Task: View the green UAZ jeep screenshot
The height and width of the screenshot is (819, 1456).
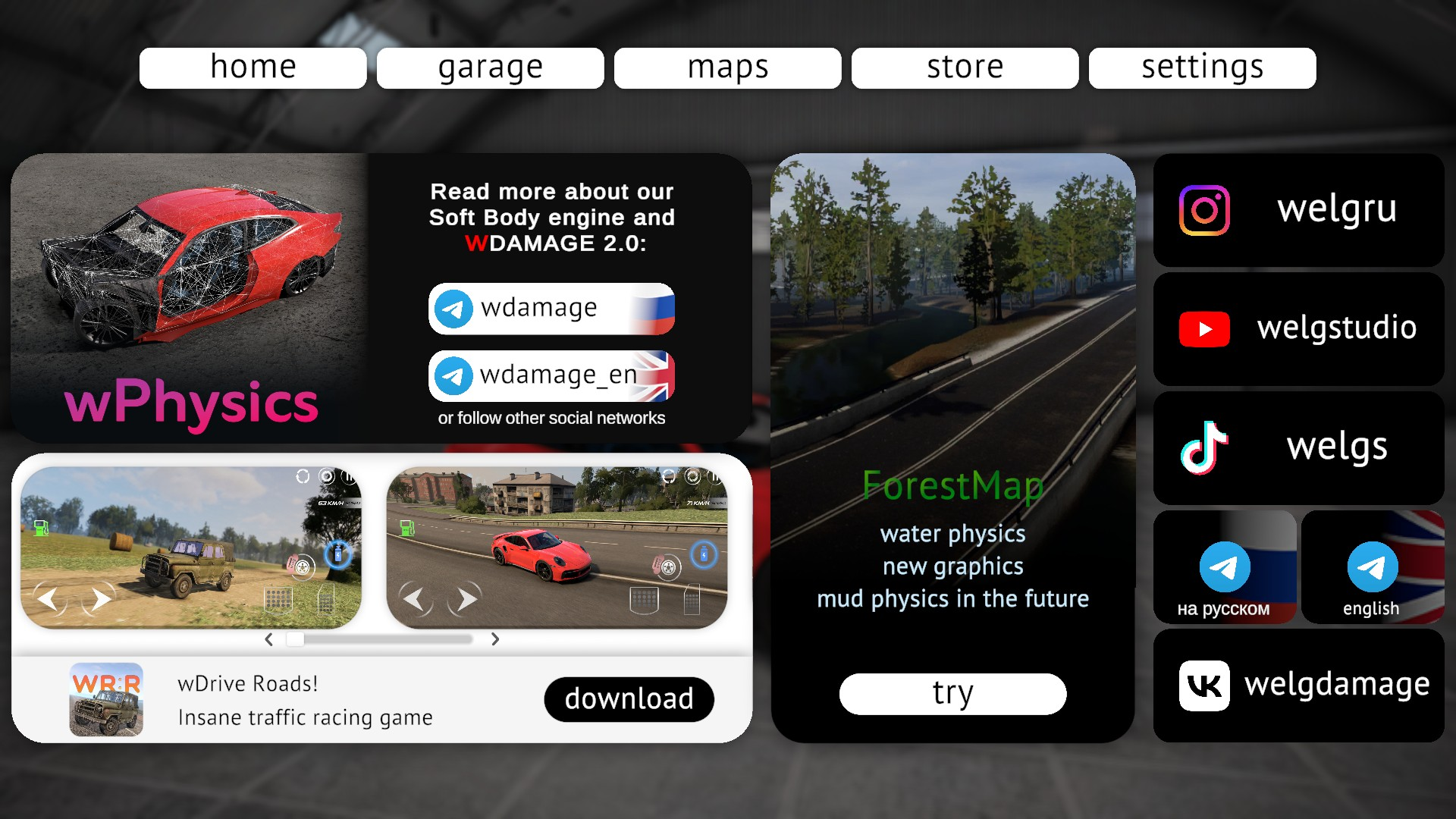Action: (190, 547)
